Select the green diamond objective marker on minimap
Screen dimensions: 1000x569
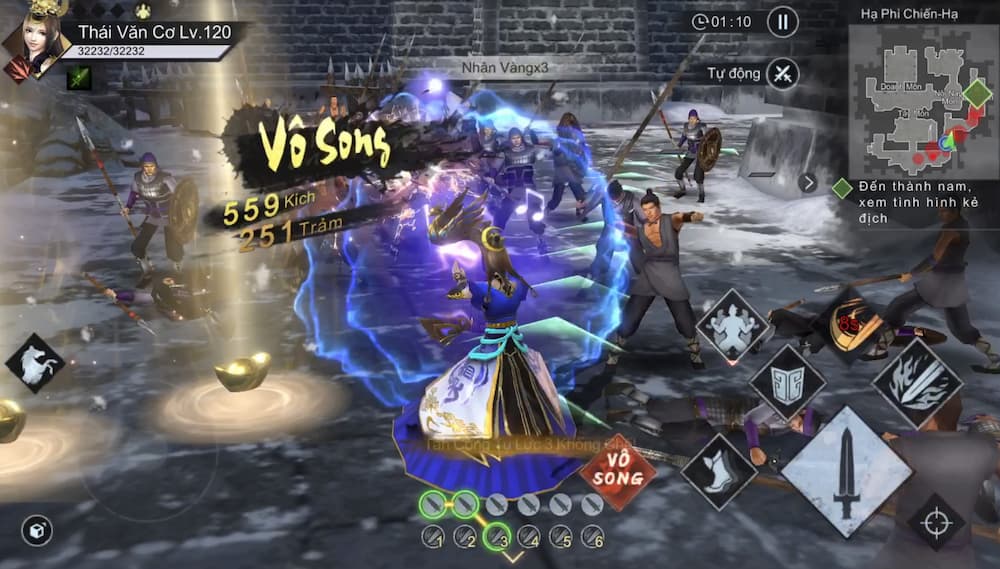(977, 92)
